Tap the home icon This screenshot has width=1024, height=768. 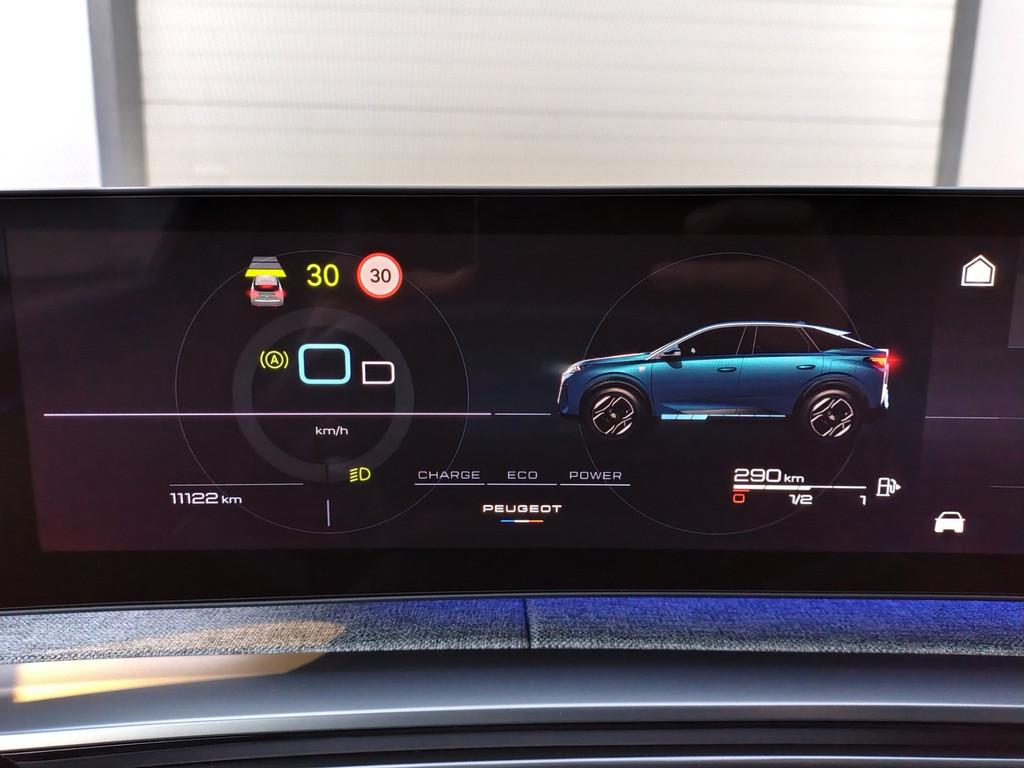(978, 271)
